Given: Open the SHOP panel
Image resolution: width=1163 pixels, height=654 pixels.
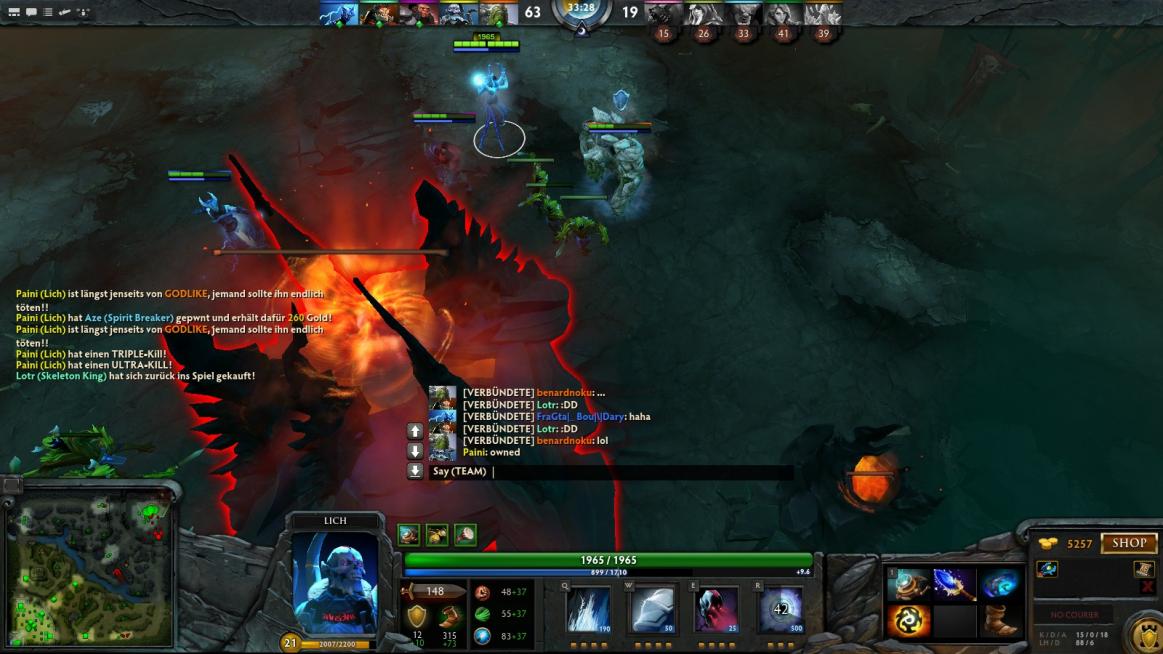Looking at the screenshot, I should [1129, 543].
